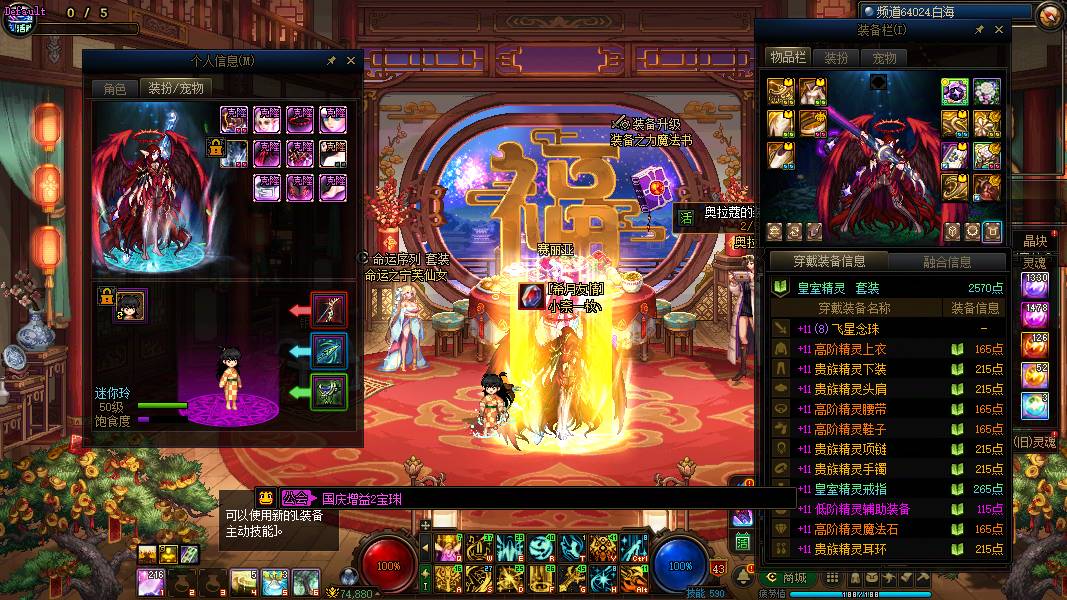Image resolution: width=1067 pixels, height=600 pixels.
Task: Click the 迷你玲 pet portrait icon
Action: tap(130, 304)
